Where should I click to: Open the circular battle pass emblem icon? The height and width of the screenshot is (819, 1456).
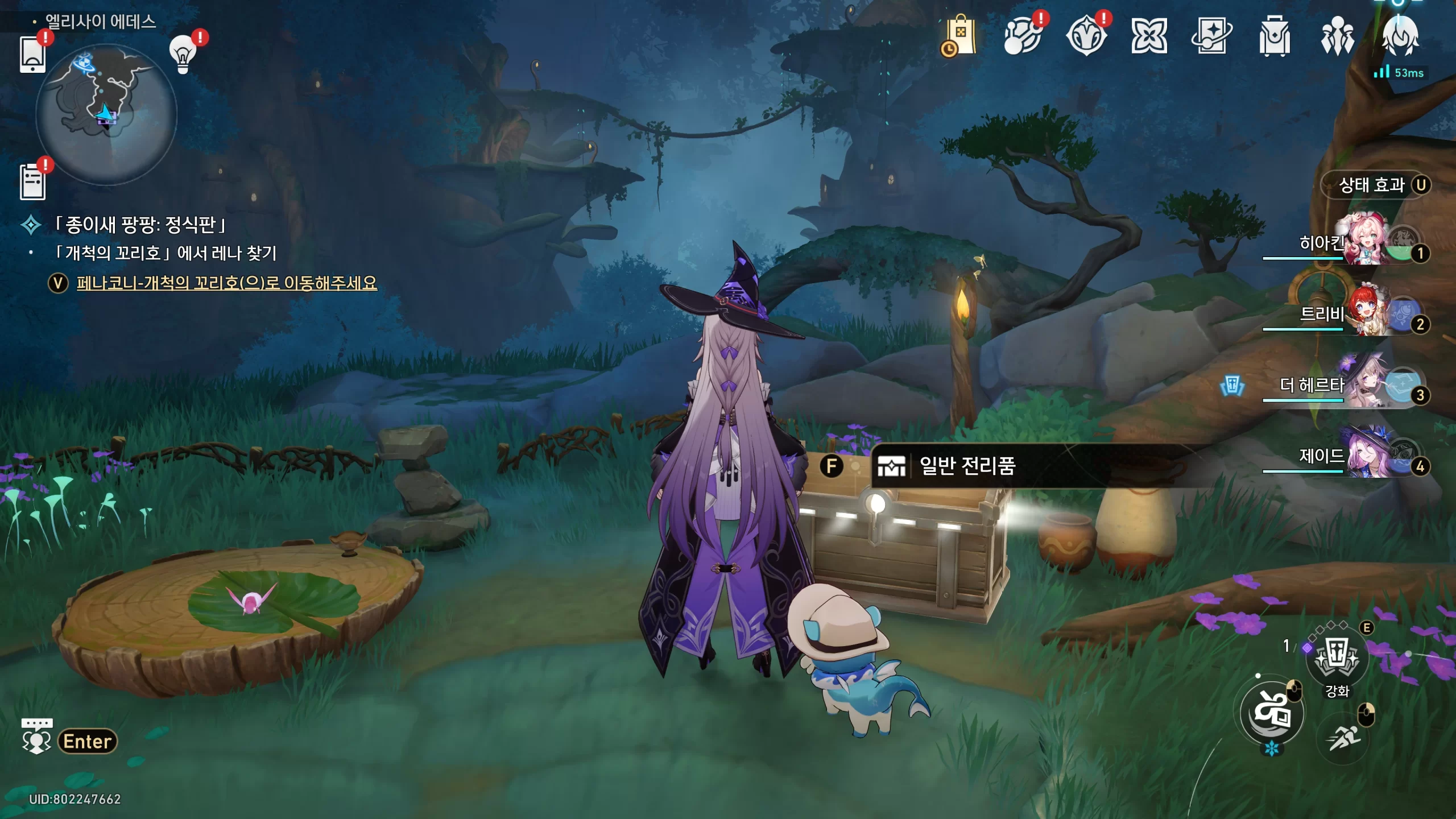[1086, 36]
